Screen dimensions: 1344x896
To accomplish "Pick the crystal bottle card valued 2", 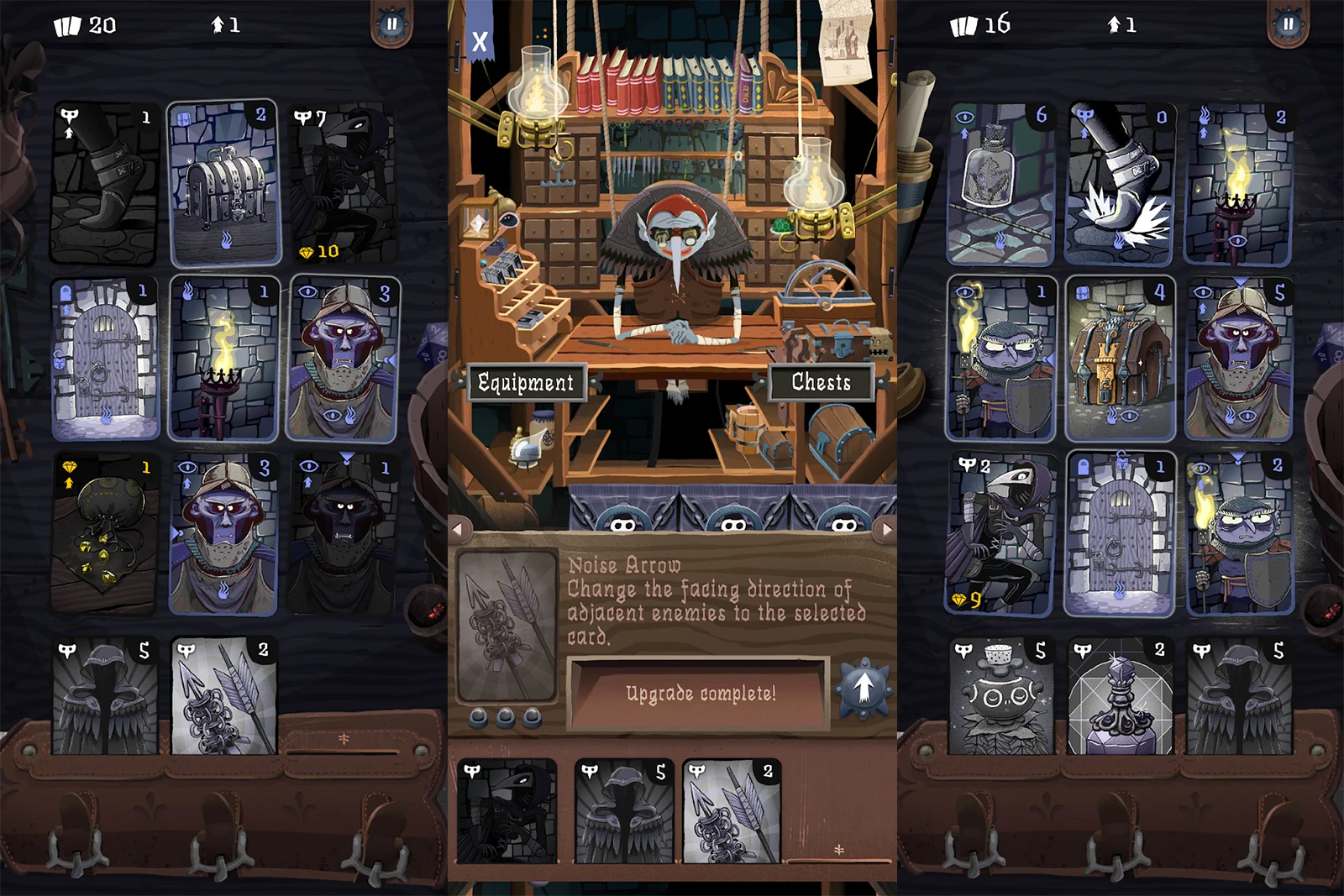I will coord(1120,697).
